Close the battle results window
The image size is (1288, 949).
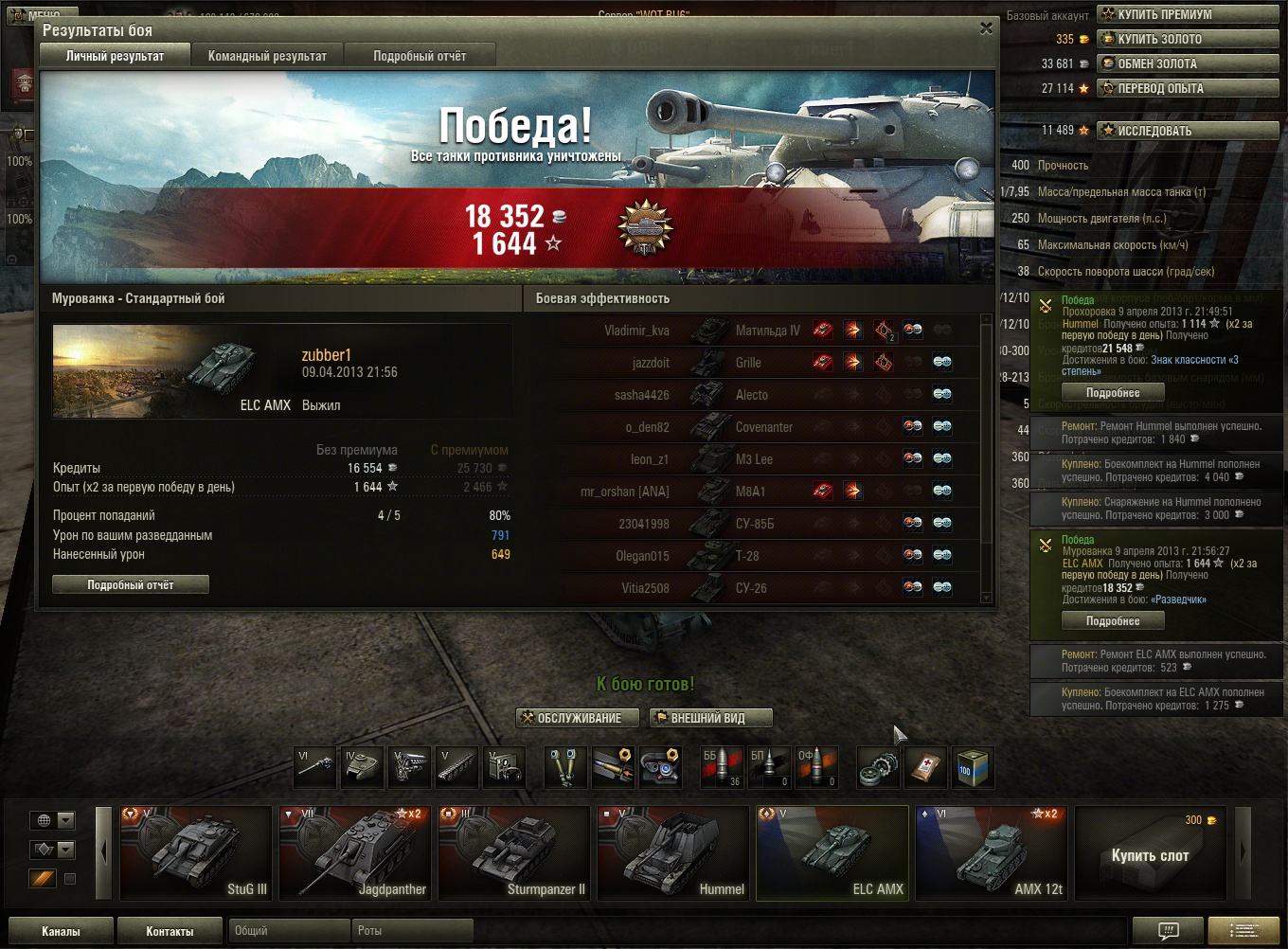pos(986,28)
